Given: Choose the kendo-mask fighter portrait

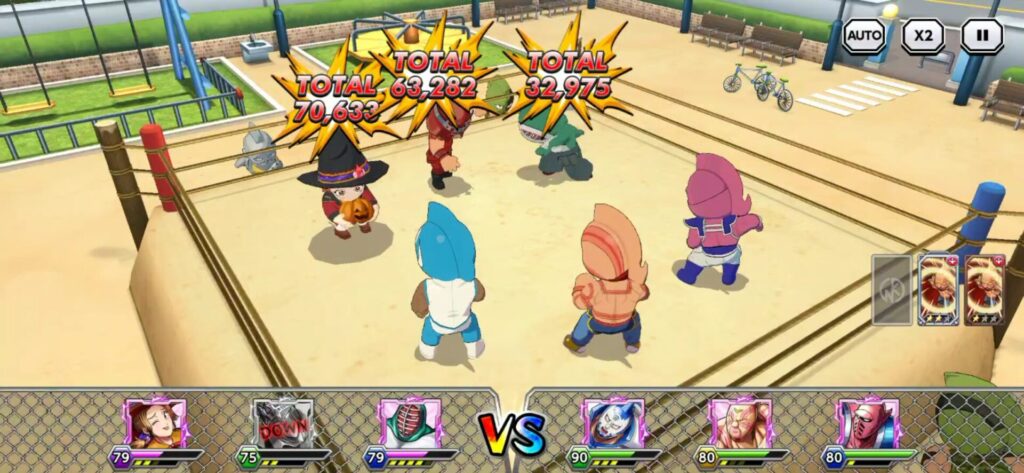Looking at the screenshot, I should click(410, 423).
